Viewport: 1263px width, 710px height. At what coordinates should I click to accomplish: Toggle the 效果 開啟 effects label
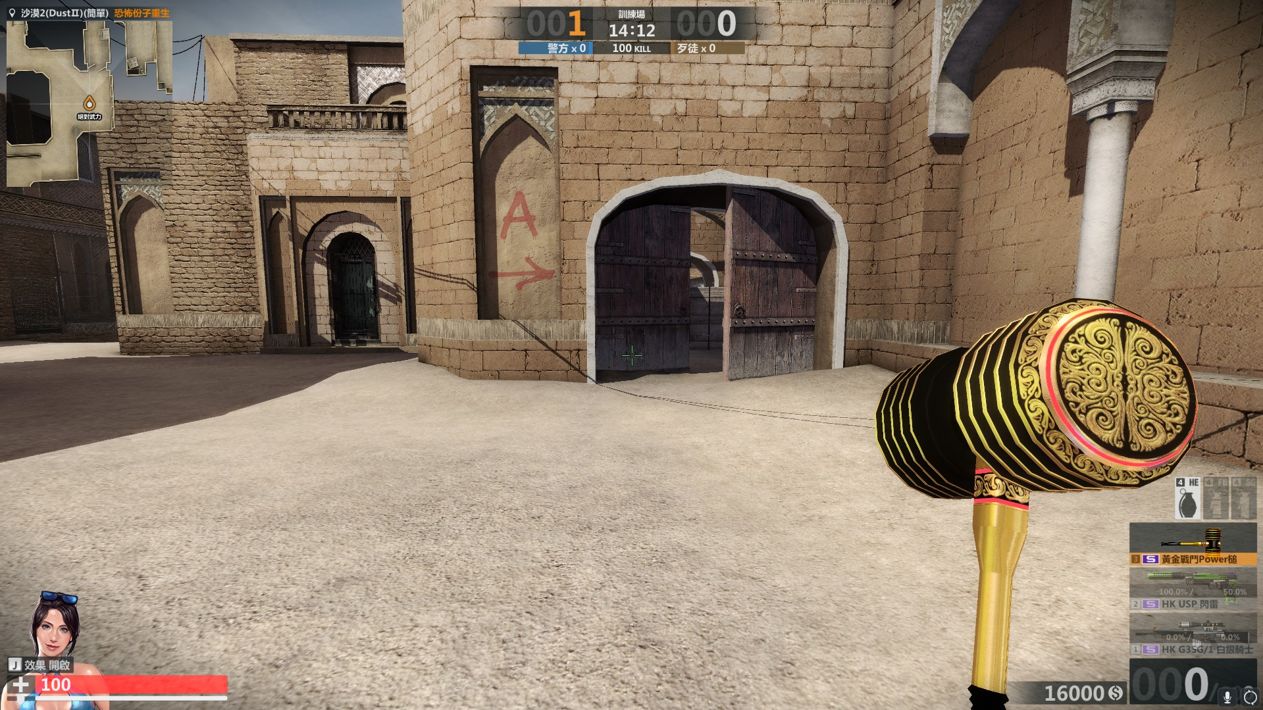[x=40, y=665]
